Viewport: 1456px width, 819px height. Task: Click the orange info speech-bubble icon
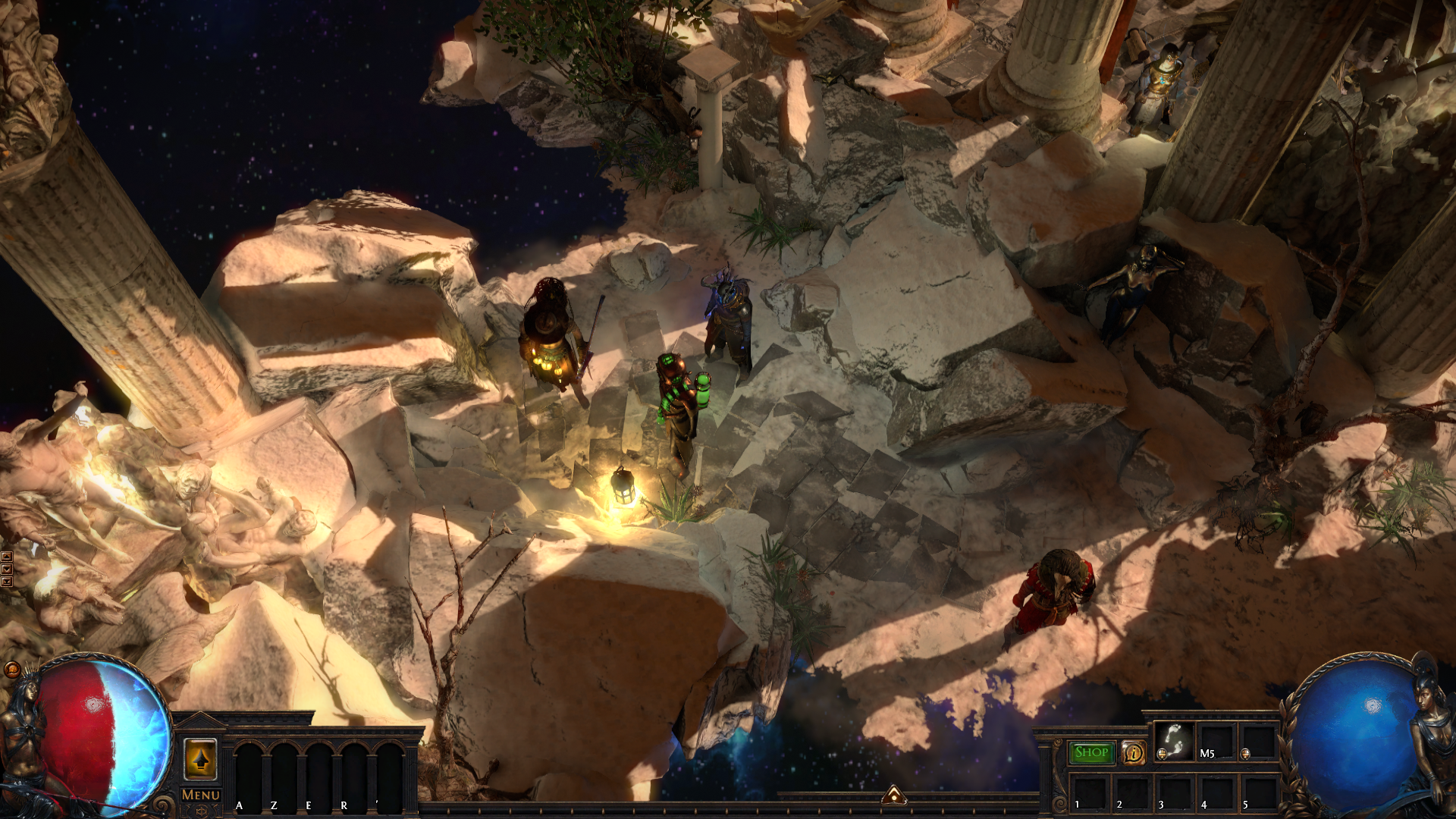click(1134, 752)
